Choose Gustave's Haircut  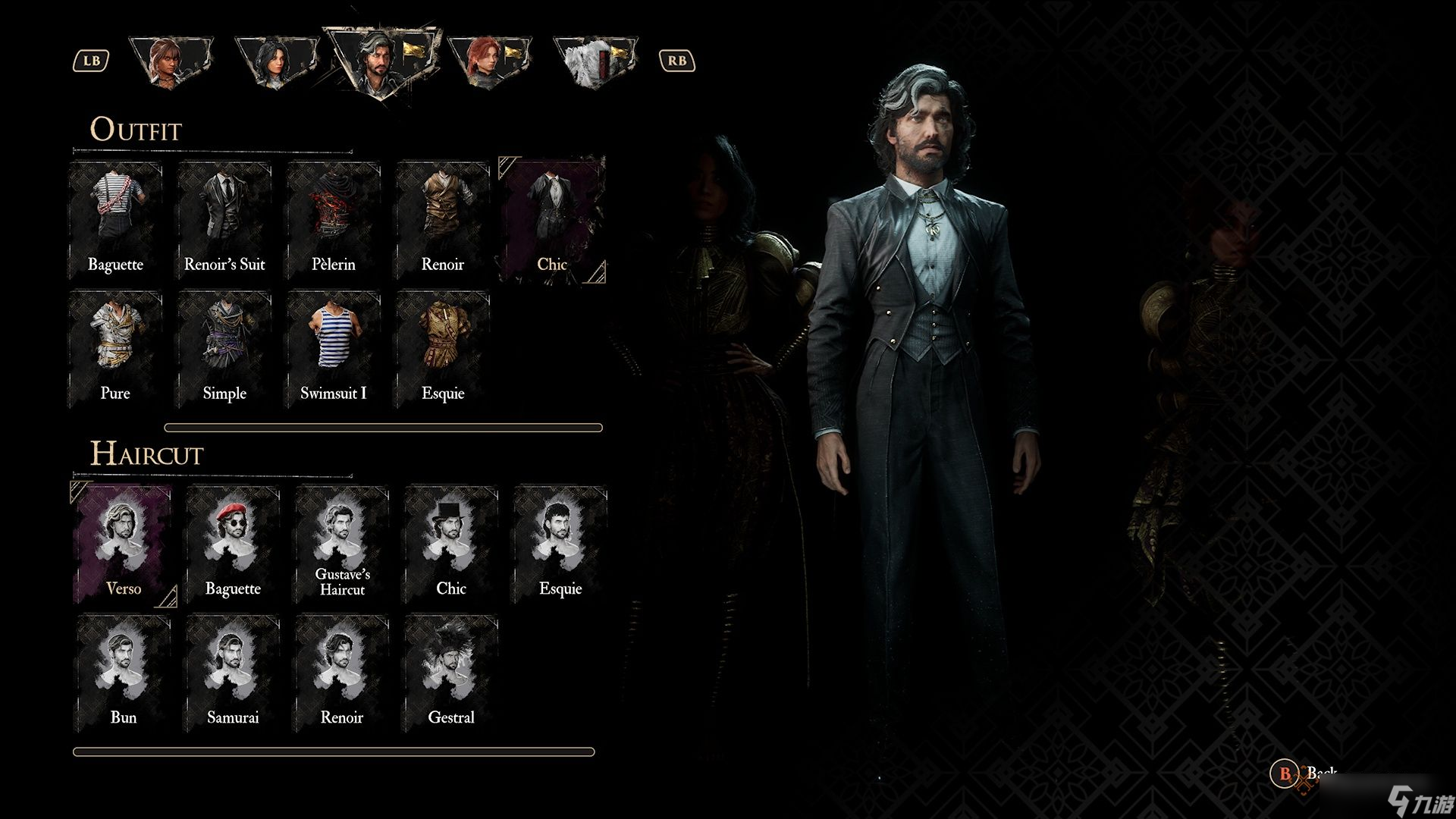click(342, 543)
